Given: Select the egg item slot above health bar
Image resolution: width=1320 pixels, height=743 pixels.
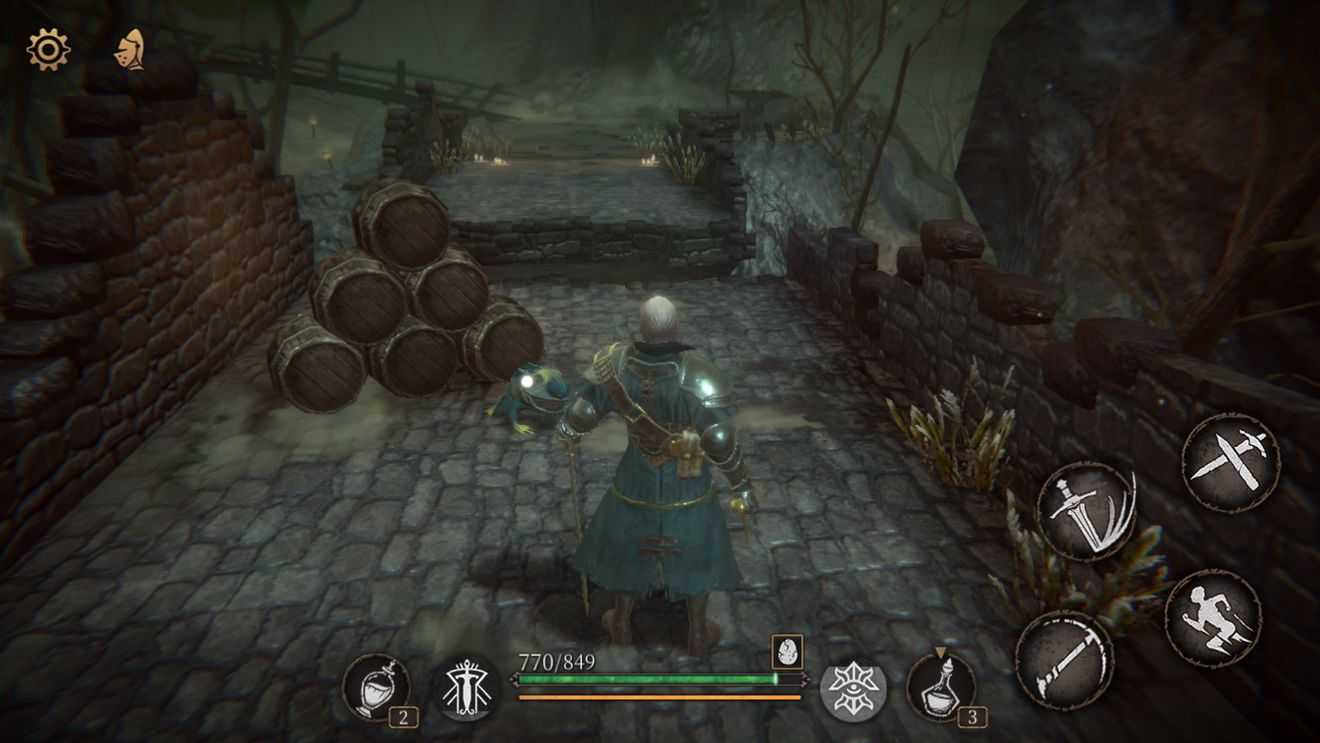Looking at the screenshot, I should 786,651.
